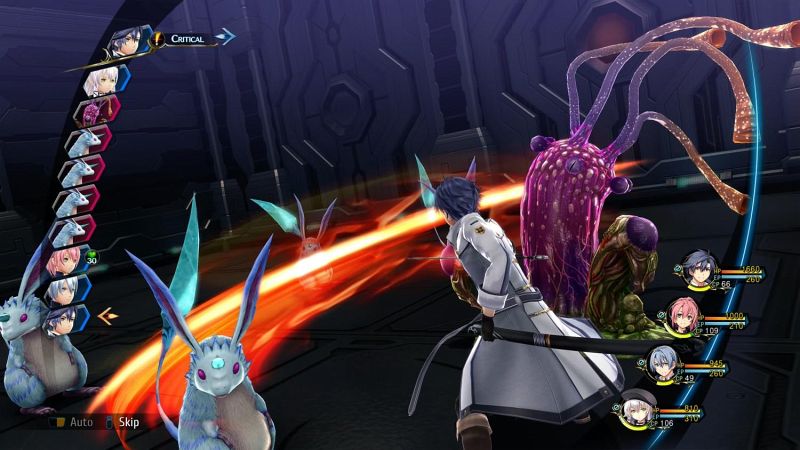
Task: Choose the silver-haired boy's party status portrait
Action: 662,364
